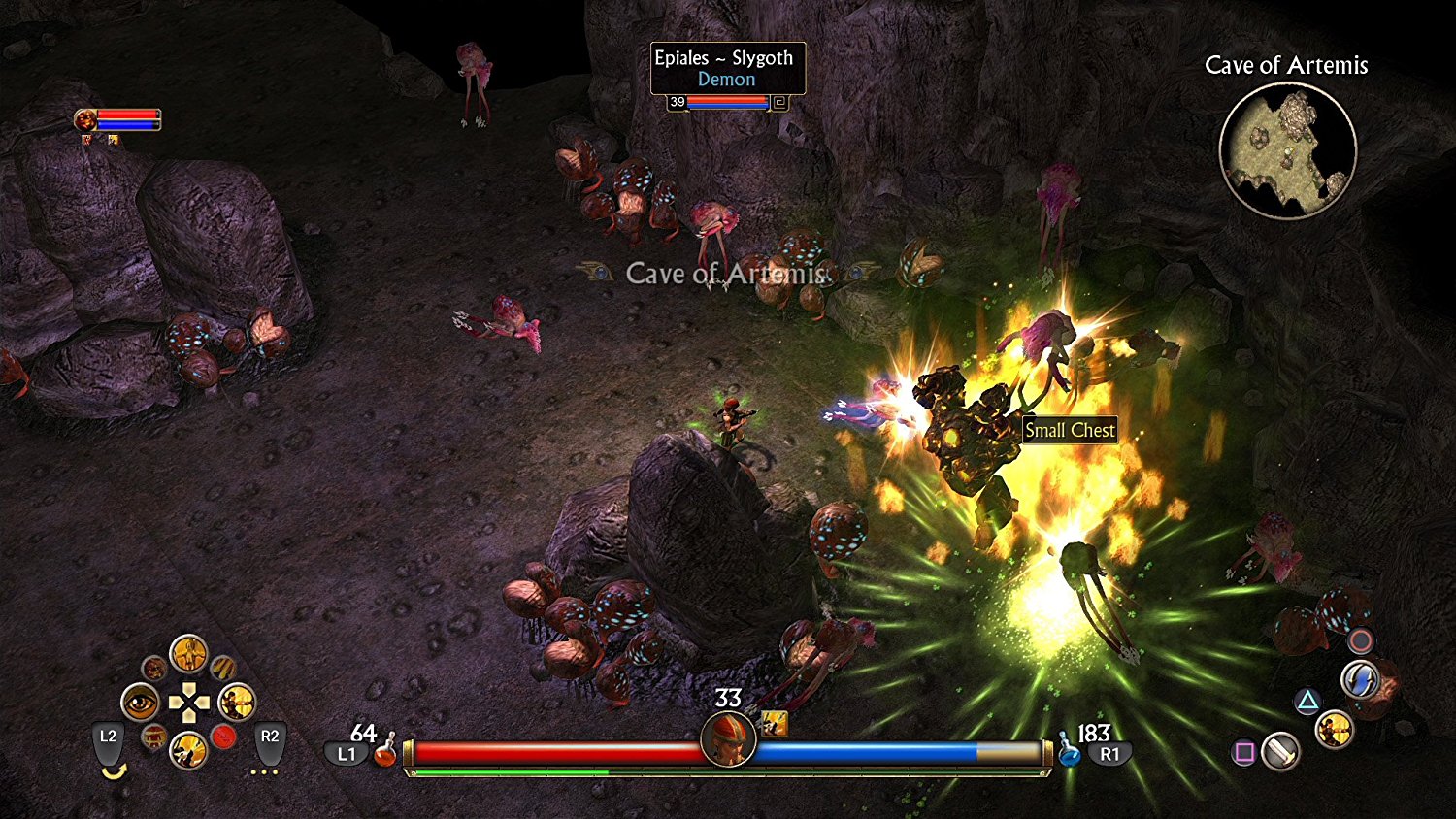Click the Triangle controller button prompt

1308,700
